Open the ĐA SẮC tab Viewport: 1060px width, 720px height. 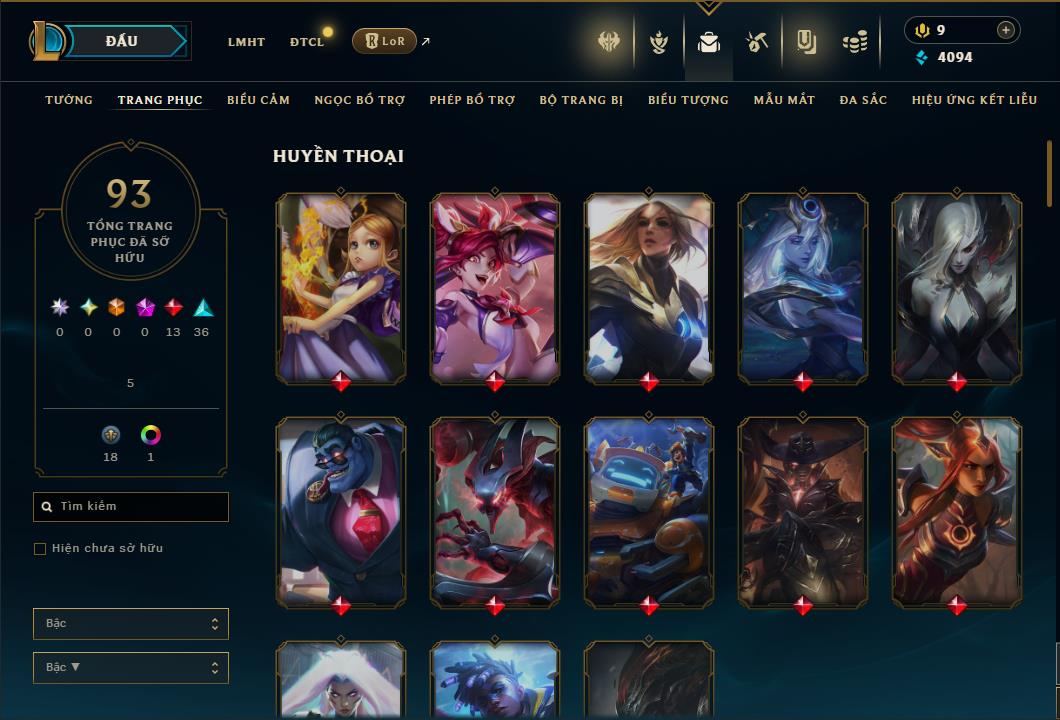(x=863, y=100)
